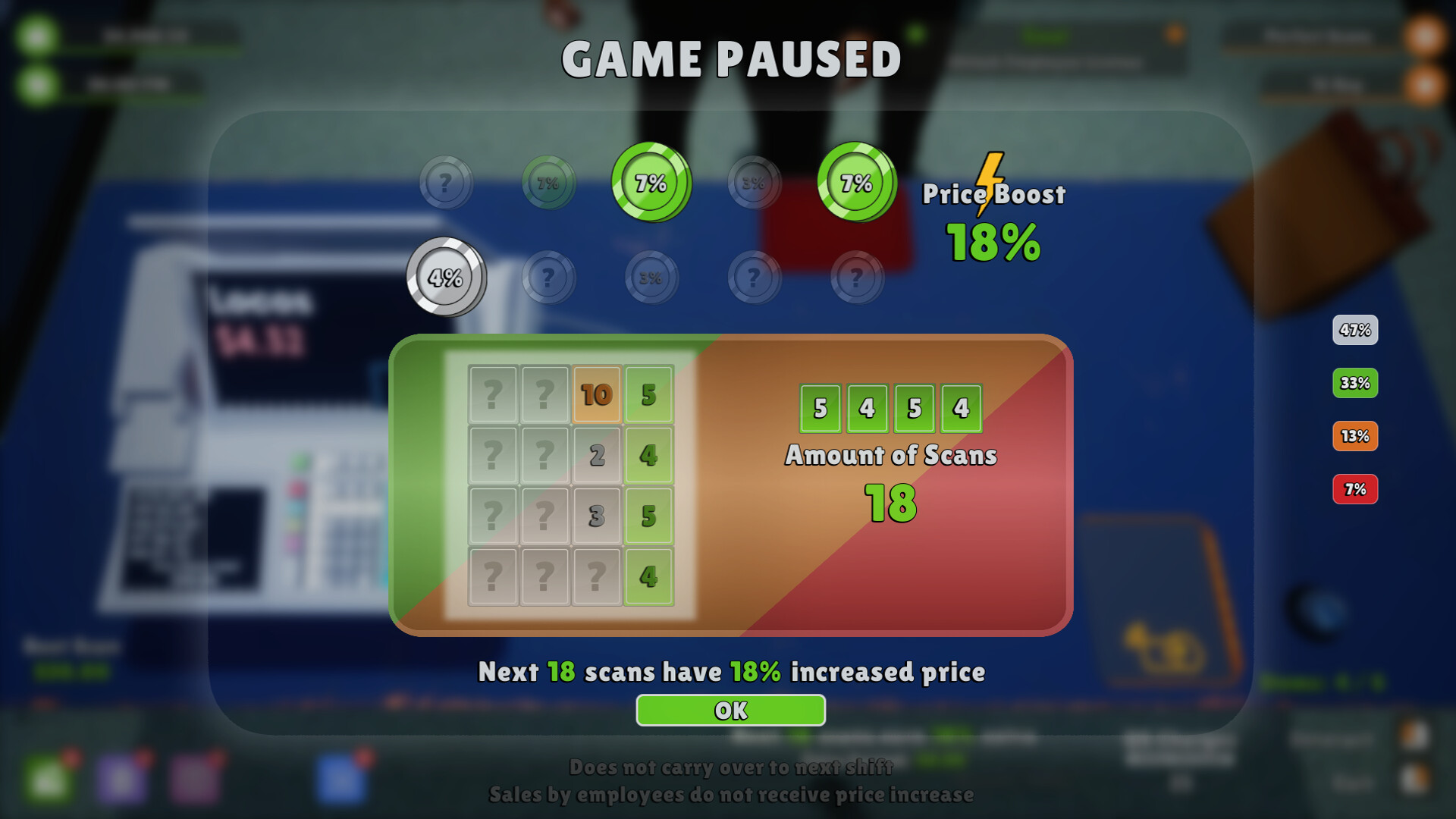
Task: Select the revealed 7% green coin
Action: coord(651,182)
